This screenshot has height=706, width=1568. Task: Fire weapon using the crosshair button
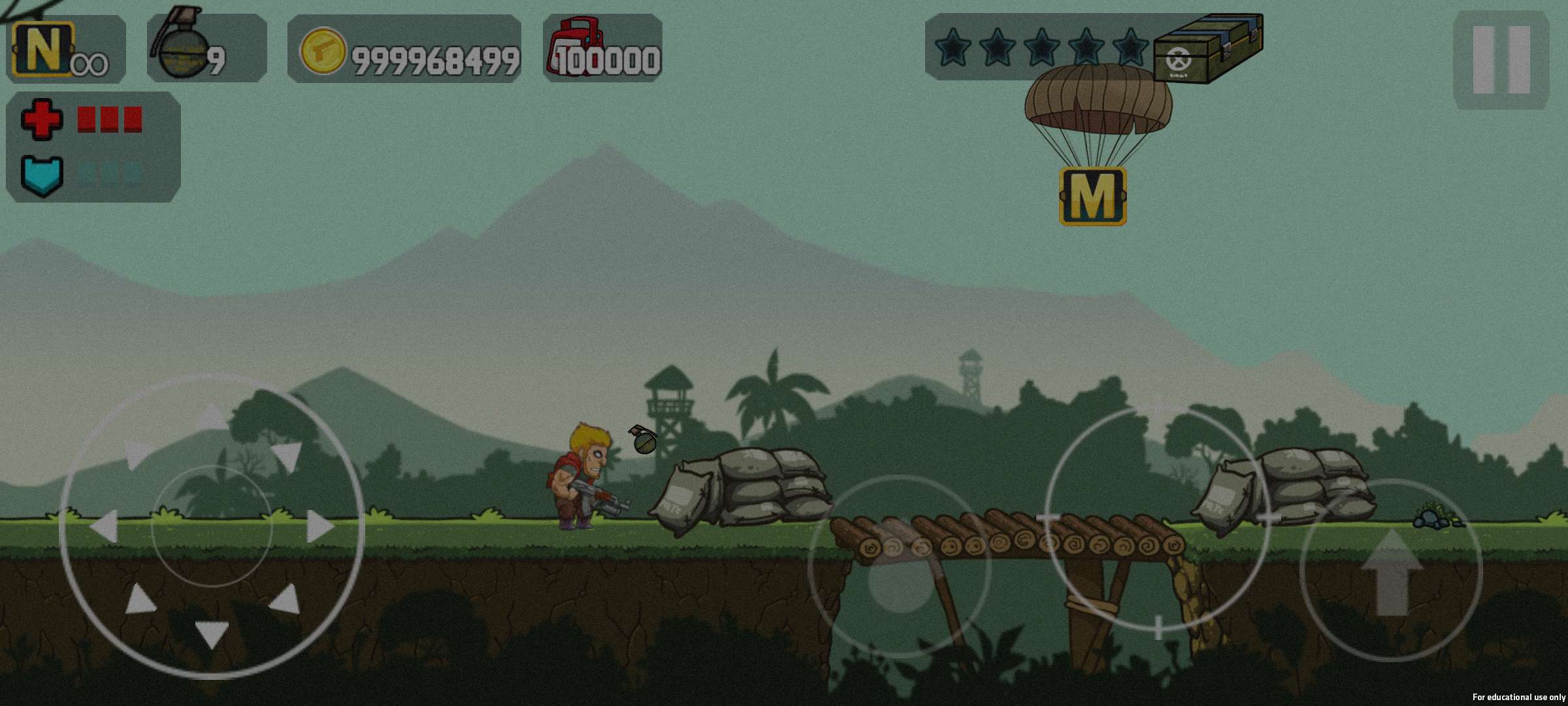click(x=1158, y=518)
